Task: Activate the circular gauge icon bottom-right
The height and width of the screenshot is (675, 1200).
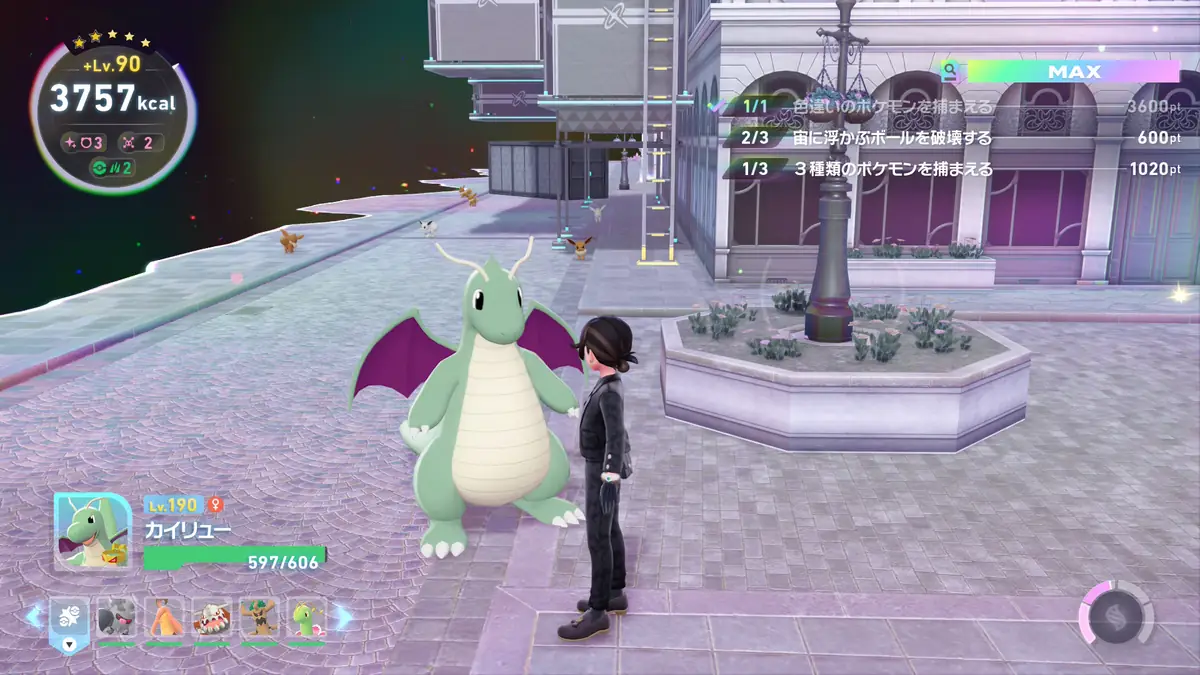Action: [1115, 612]
